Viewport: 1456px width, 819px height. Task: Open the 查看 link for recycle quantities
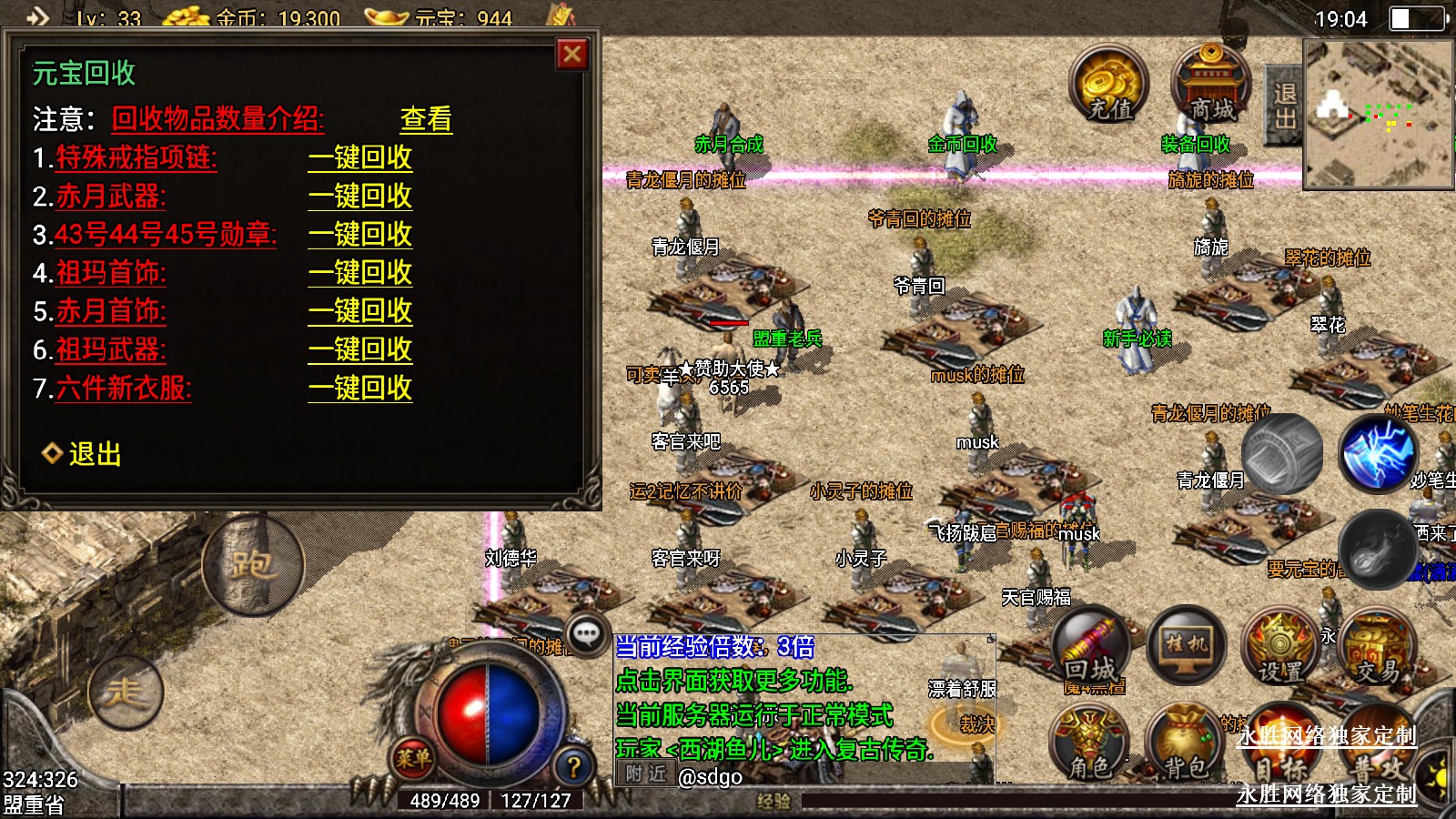pyautogui.click(x=426, y=119)
